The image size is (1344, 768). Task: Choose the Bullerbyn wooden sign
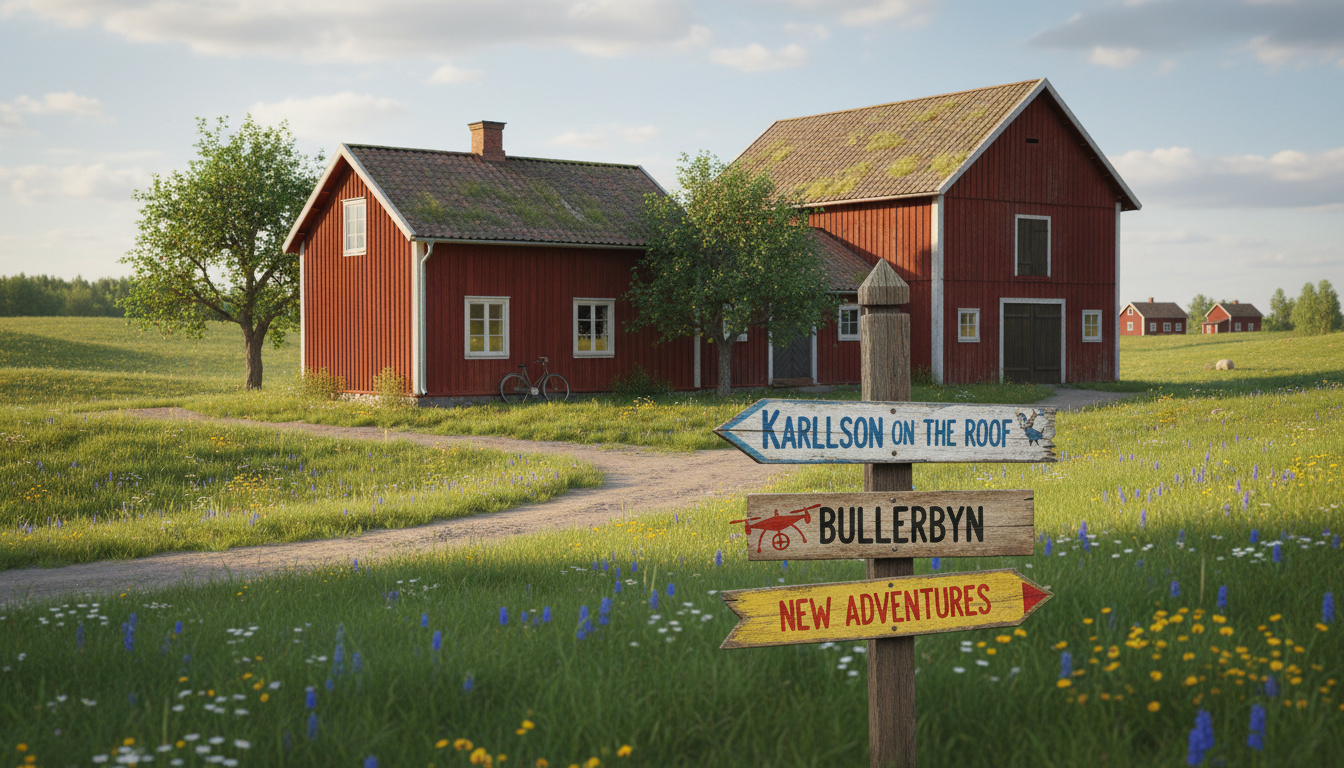point(890,524)
